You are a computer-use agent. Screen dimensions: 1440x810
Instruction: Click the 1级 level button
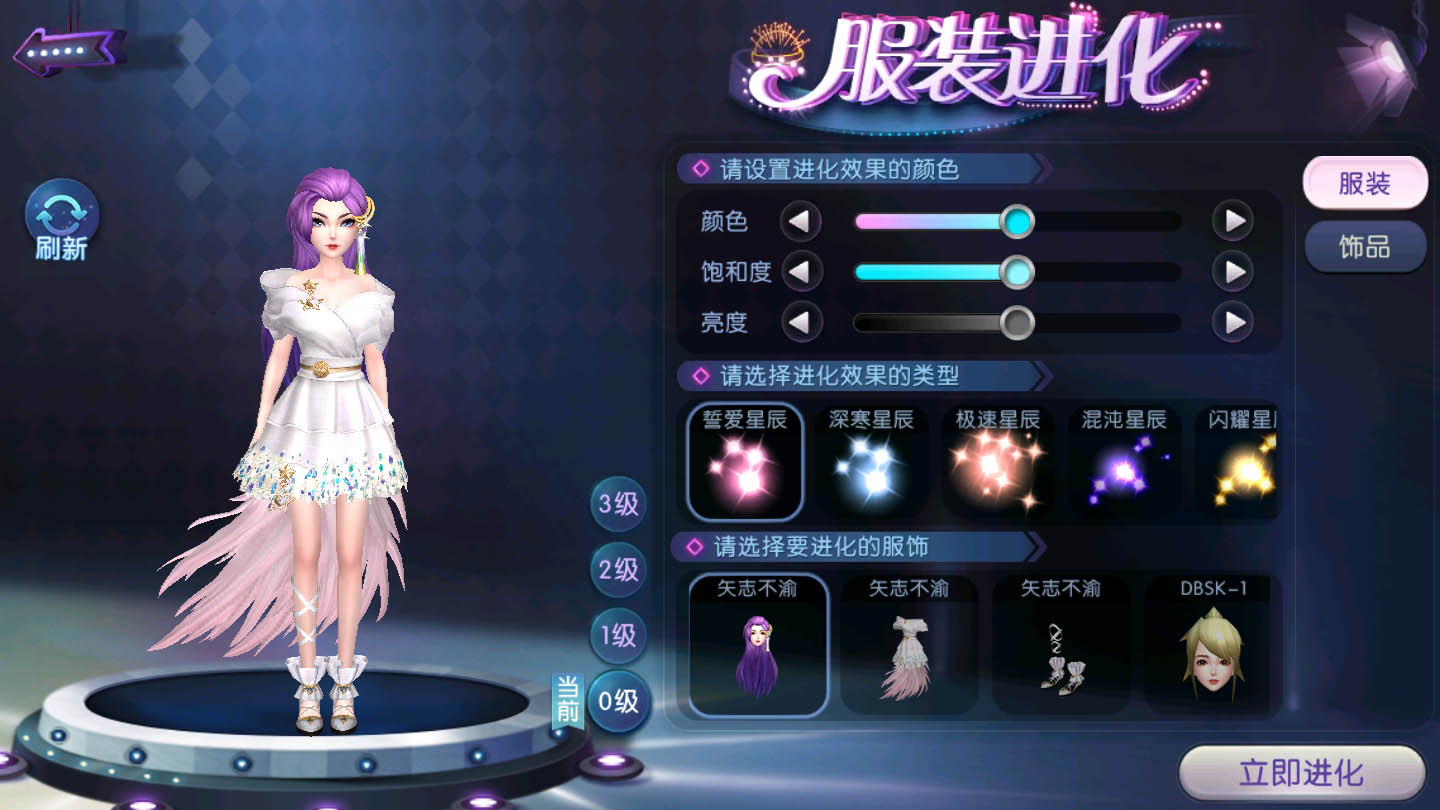point(618,637)
